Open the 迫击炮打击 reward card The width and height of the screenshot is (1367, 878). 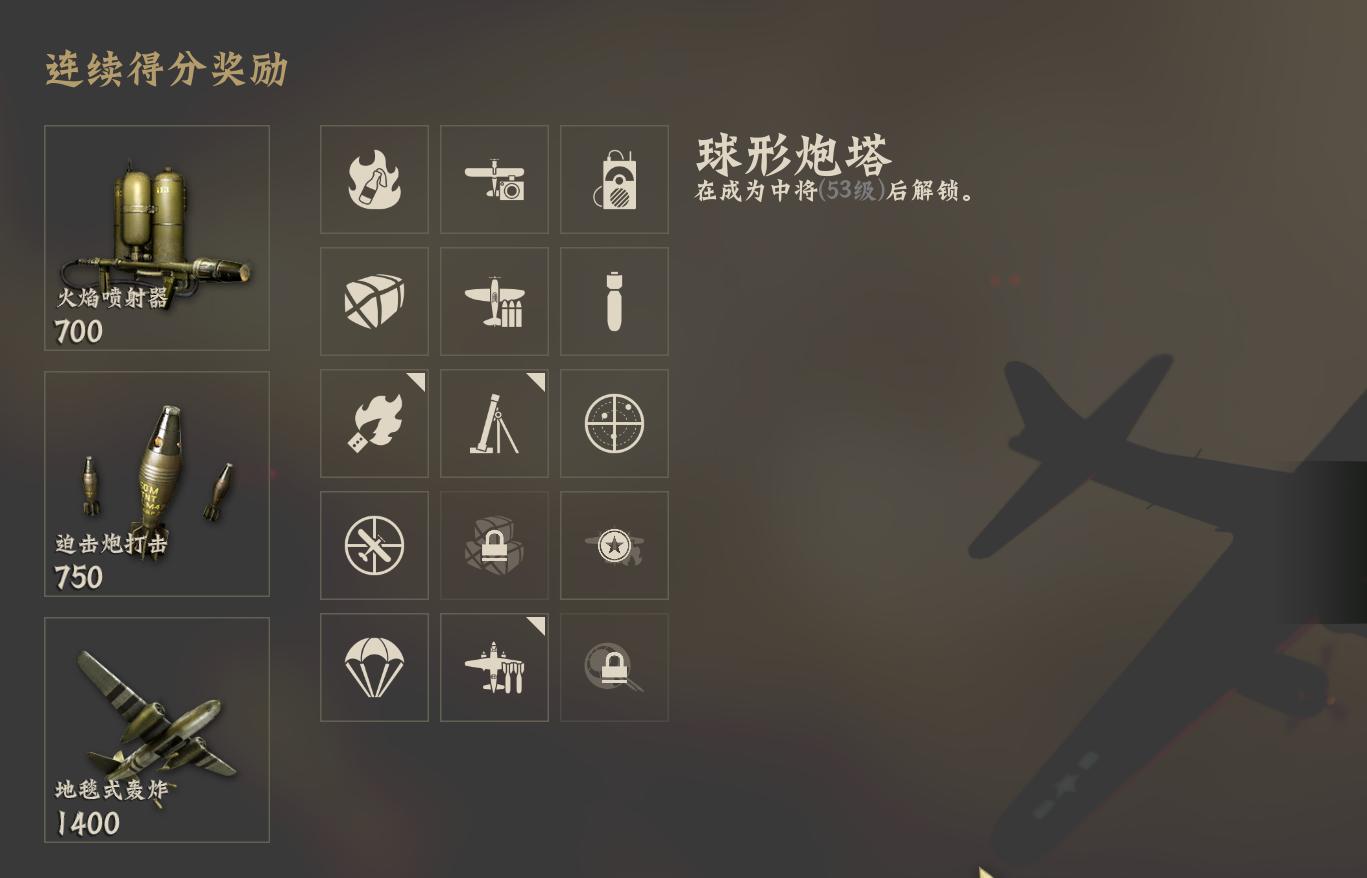(156, 484)
